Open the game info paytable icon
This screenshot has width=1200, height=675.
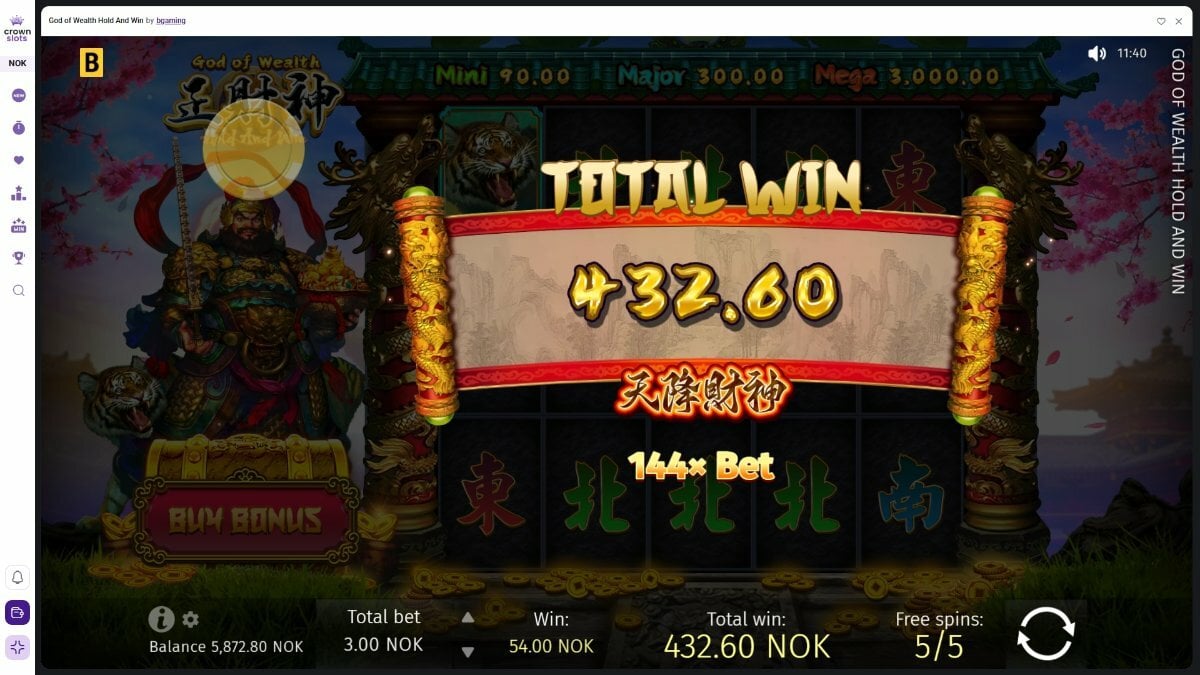click(x=160, y=620)
